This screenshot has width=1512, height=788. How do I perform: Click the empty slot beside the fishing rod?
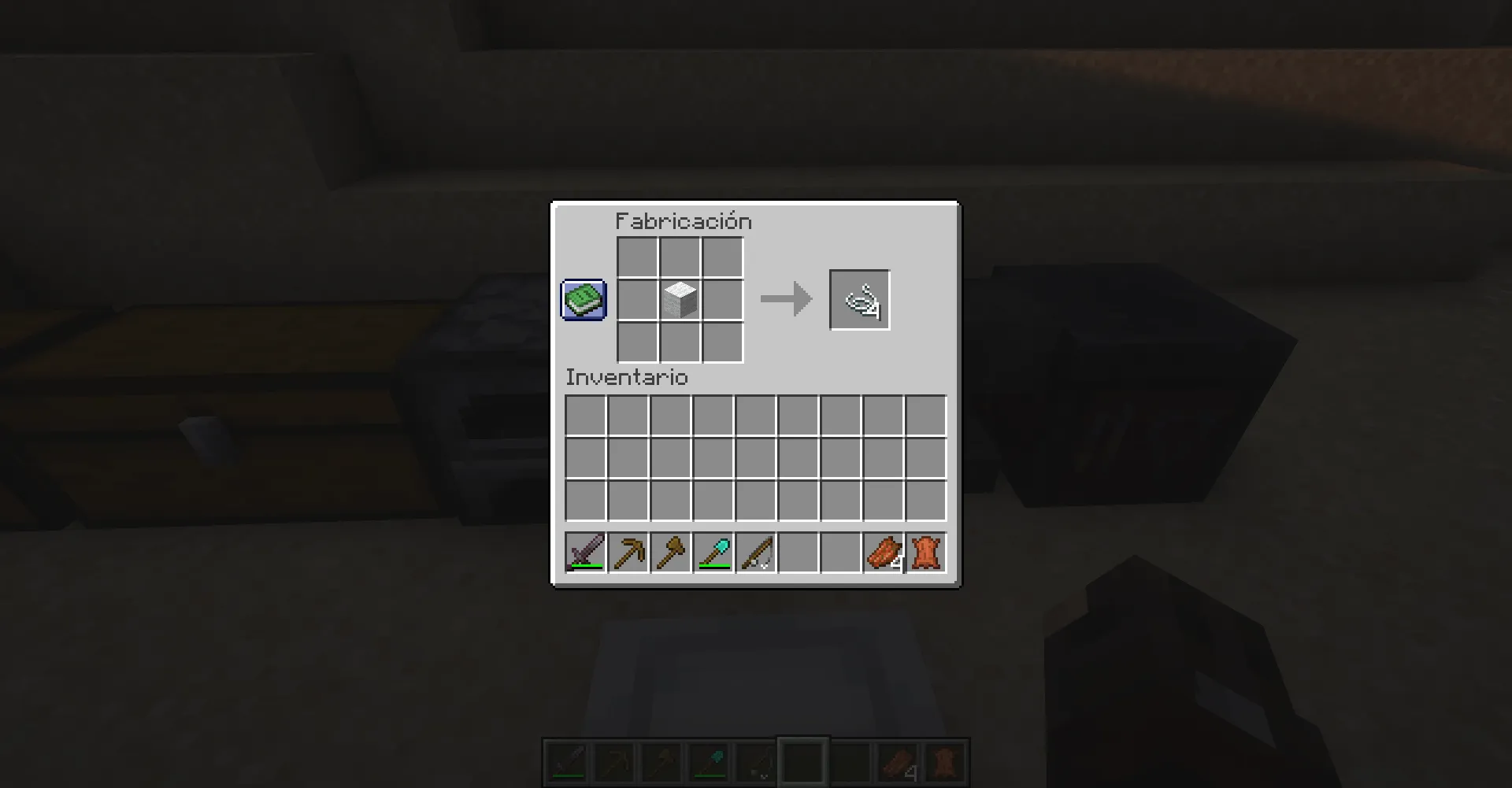point(799,553)
